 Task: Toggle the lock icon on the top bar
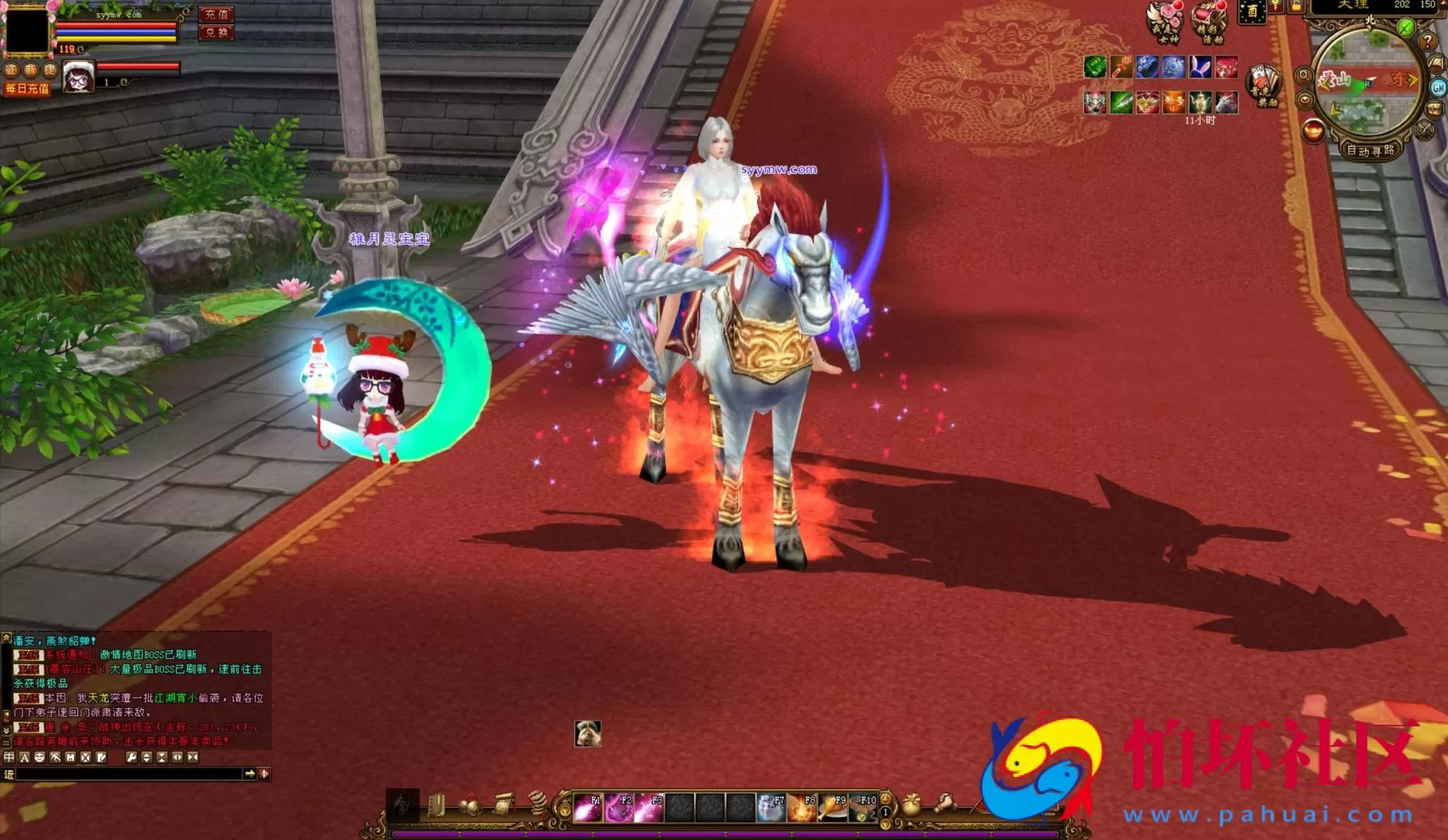pos(1297,6)
